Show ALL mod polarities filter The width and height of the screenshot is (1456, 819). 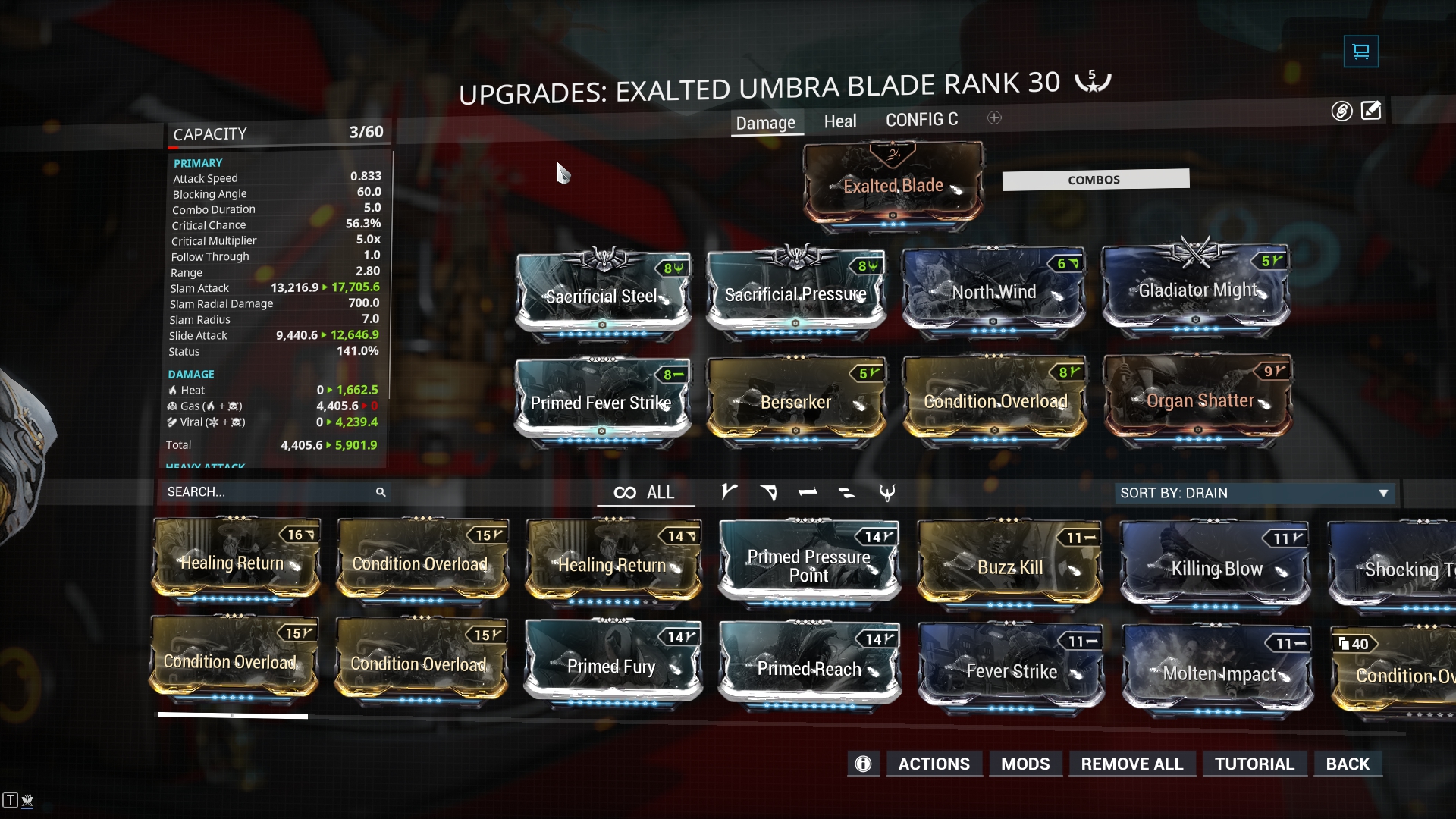click(x=645, y=493)
